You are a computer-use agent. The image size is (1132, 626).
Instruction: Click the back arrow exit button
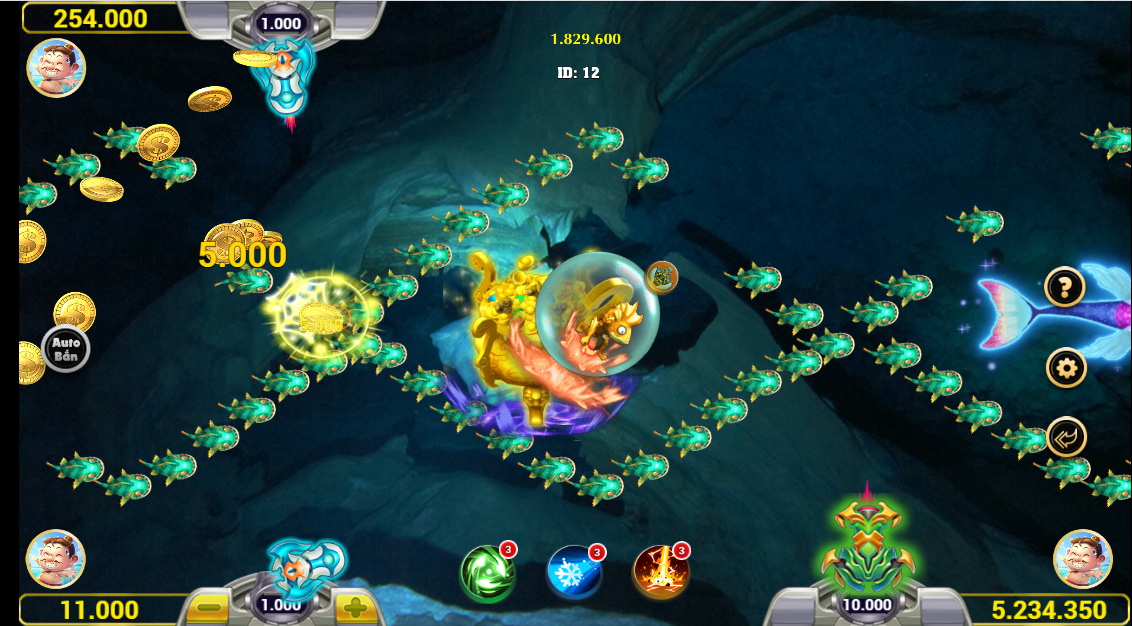pyautogui.click(x=1066, y=437)
